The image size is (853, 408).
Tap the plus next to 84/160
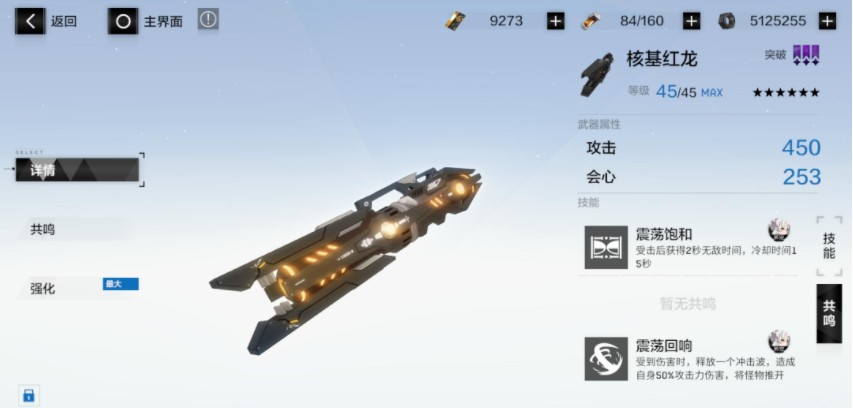691,20
